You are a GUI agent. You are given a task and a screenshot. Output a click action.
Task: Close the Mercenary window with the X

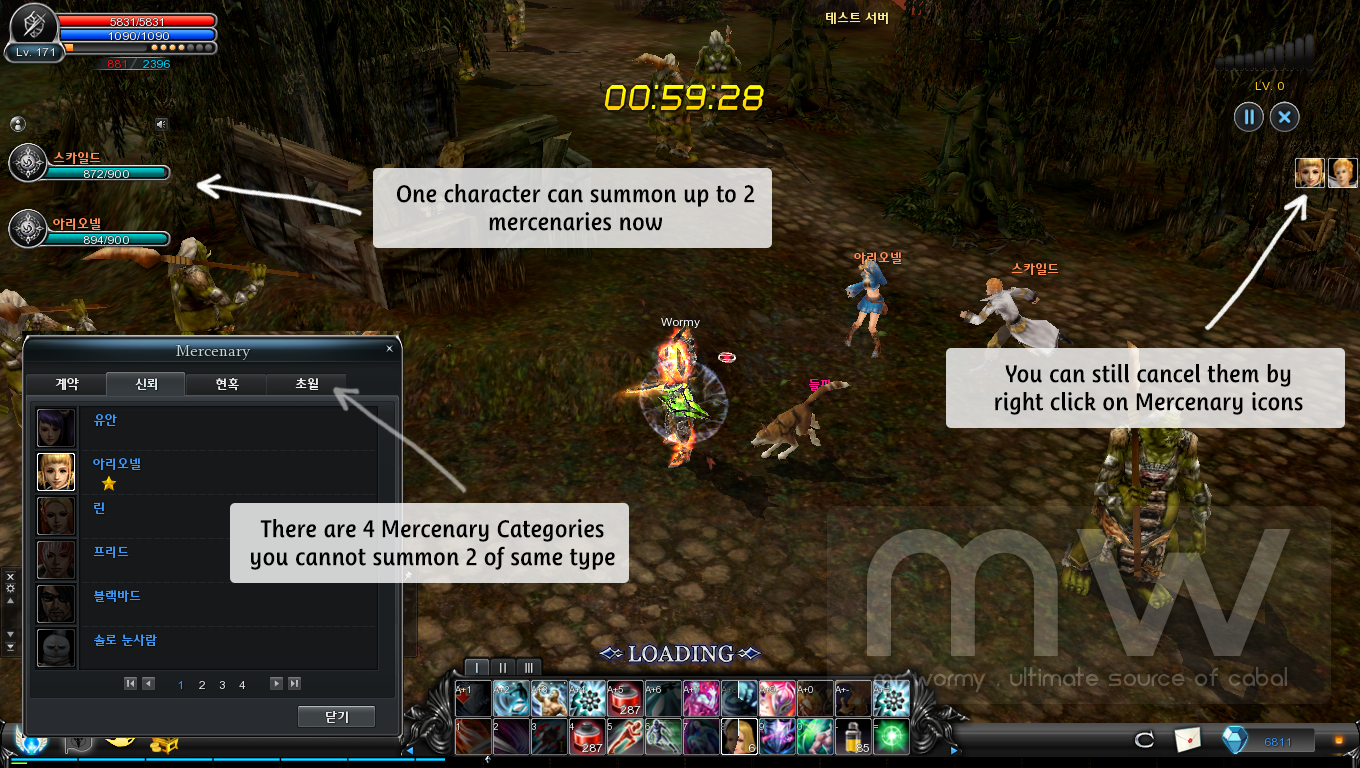click(x=389, y=349)
